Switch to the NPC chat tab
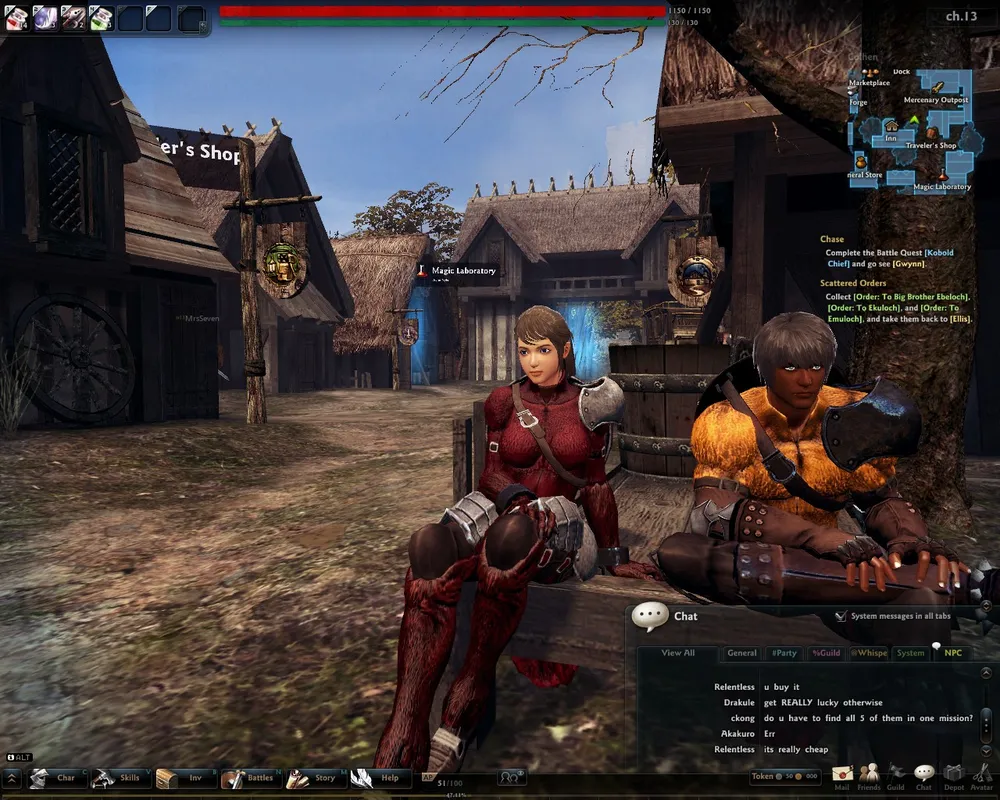Image resolution: width=1000 pixels, height=800 pixels. pyautogui.click(x=953, y=653)
